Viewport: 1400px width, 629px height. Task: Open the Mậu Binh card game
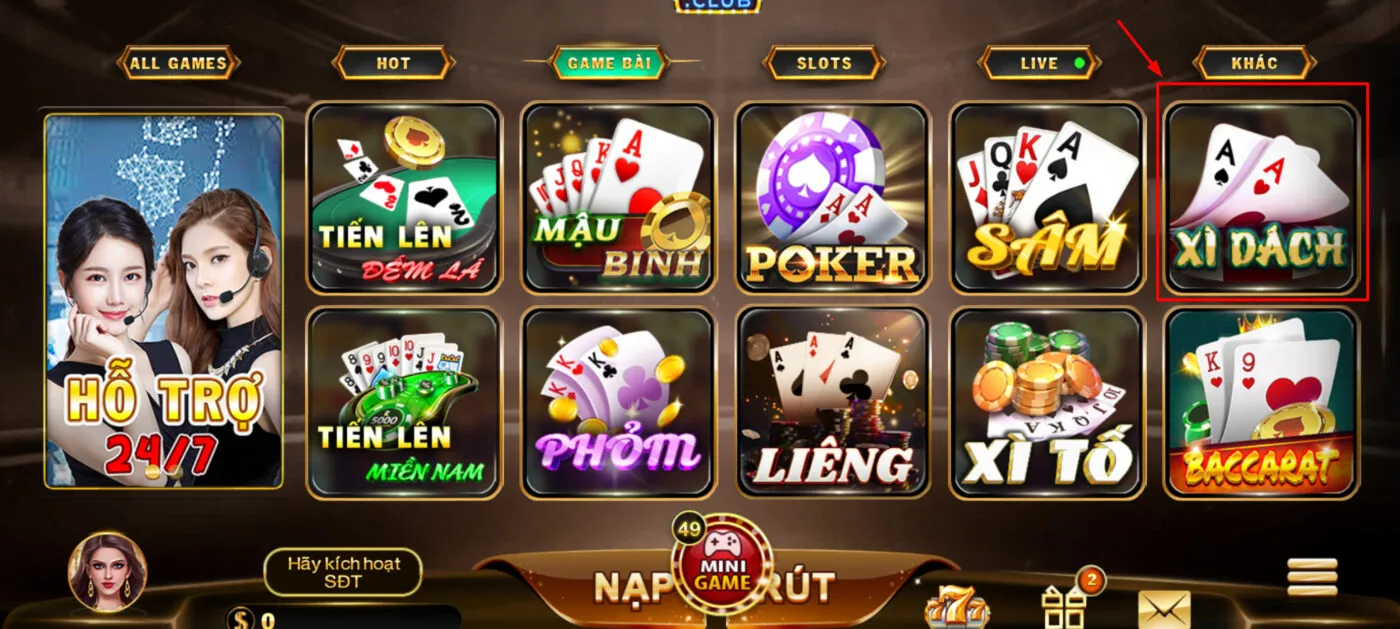[x=618, y=197]
